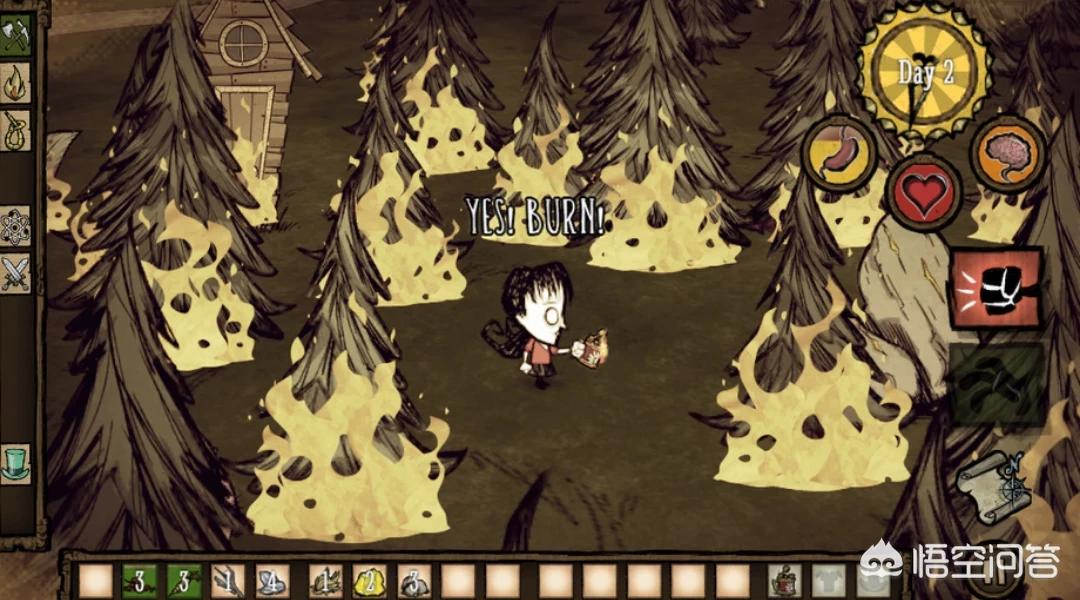Tap the greyed-out pick-up action button

coord(996,383)
